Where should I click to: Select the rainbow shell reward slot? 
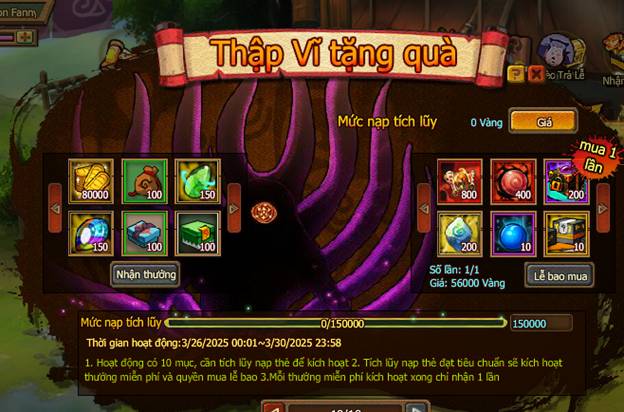click(87, 231)
